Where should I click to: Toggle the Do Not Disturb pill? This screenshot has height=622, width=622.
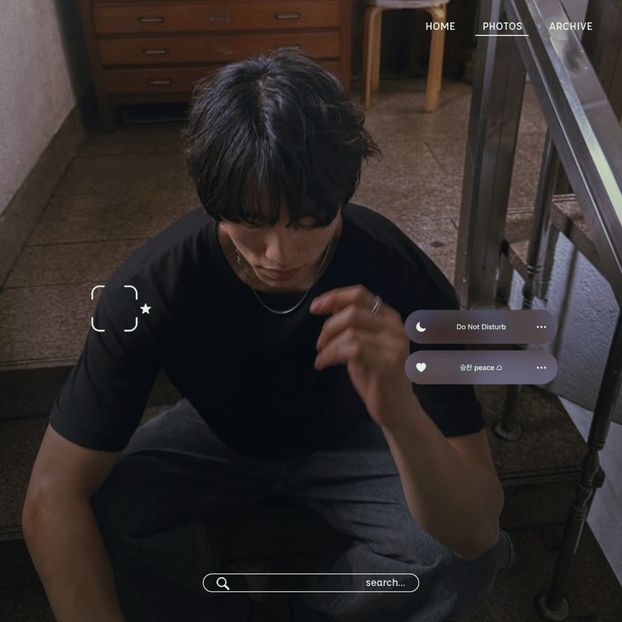point(480,327)
